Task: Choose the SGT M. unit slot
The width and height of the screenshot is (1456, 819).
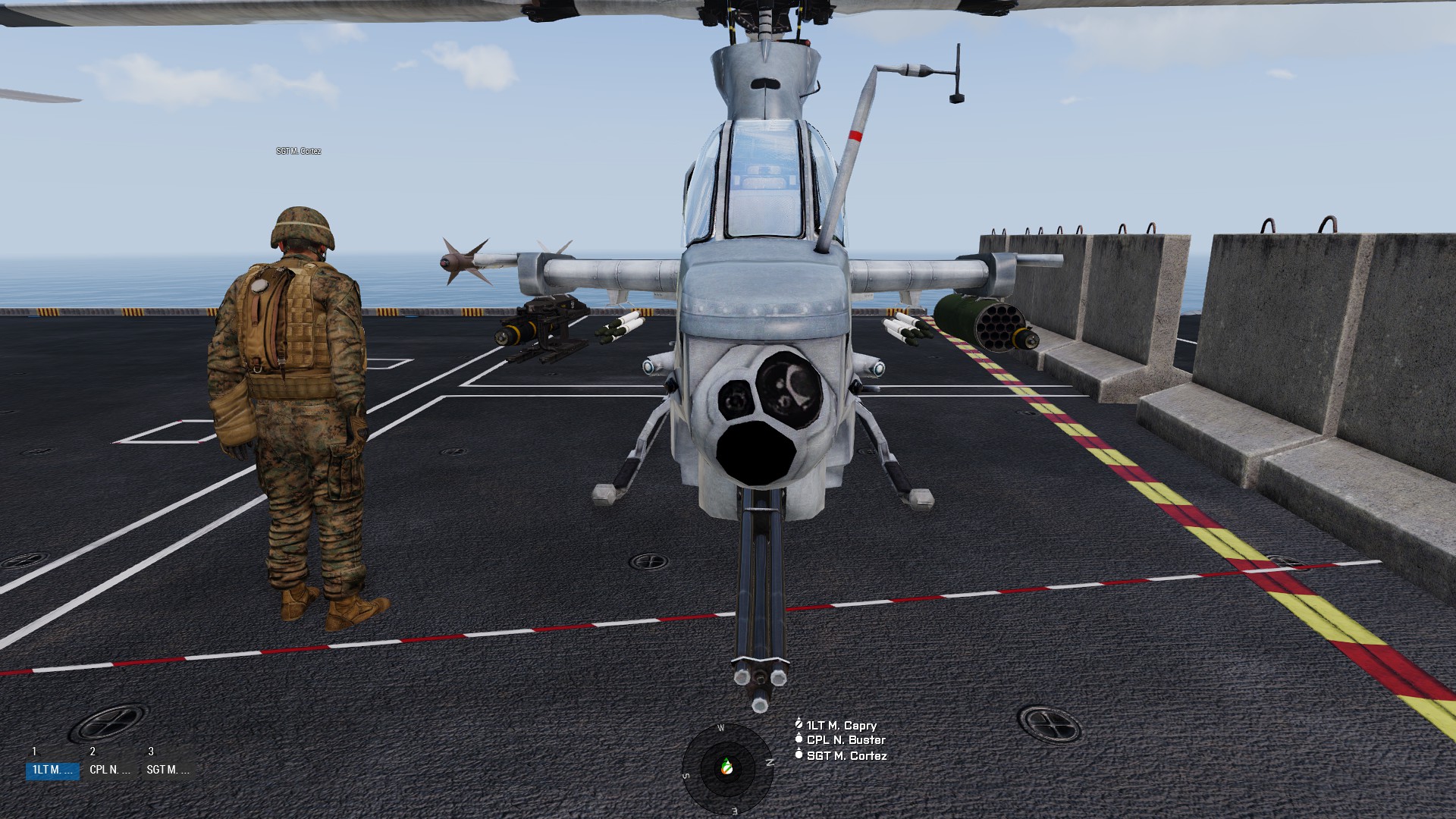Action: 168,770
